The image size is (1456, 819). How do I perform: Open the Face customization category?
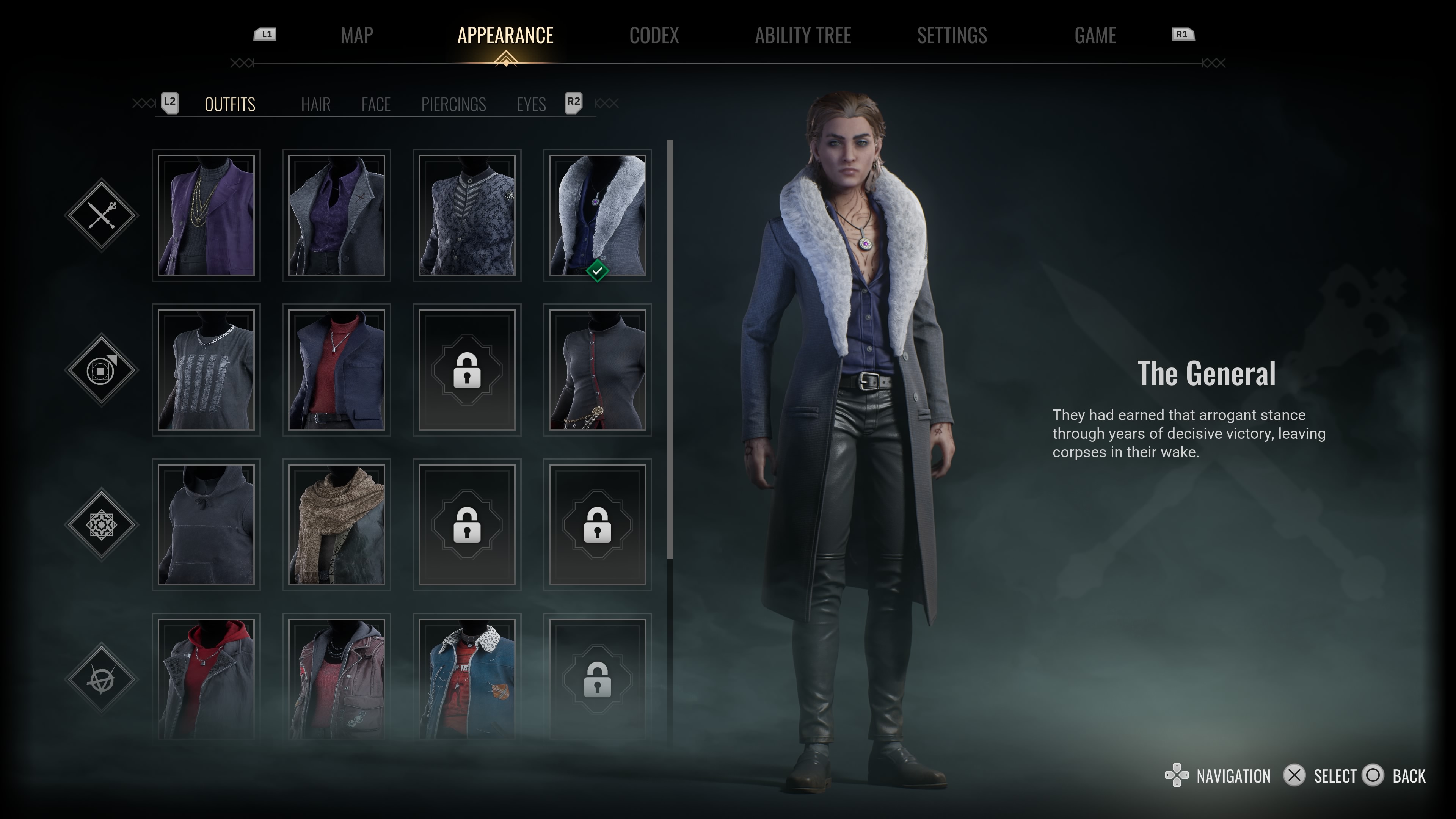click(x=376, y=105)
